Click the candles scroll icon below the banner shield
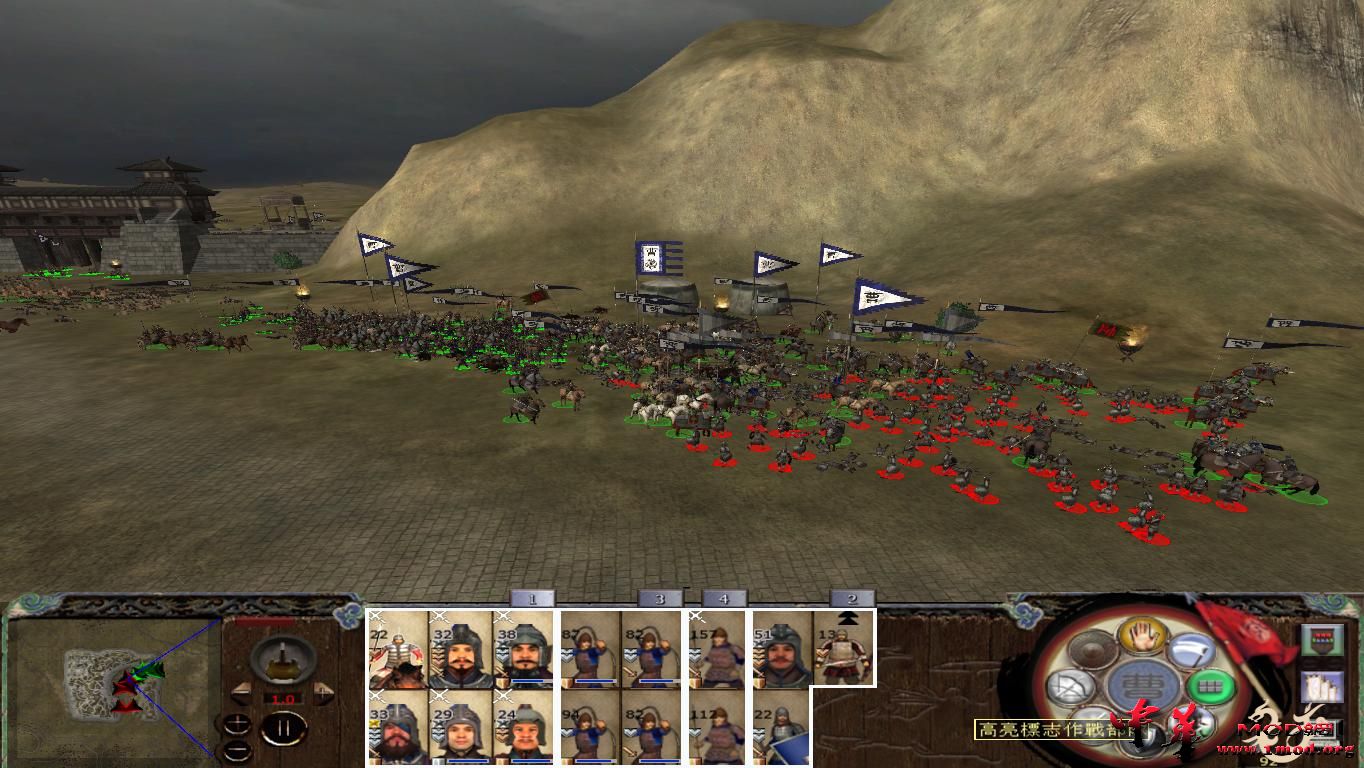The width and height of the screenshot is (1364, 768). coord(1323,685)
